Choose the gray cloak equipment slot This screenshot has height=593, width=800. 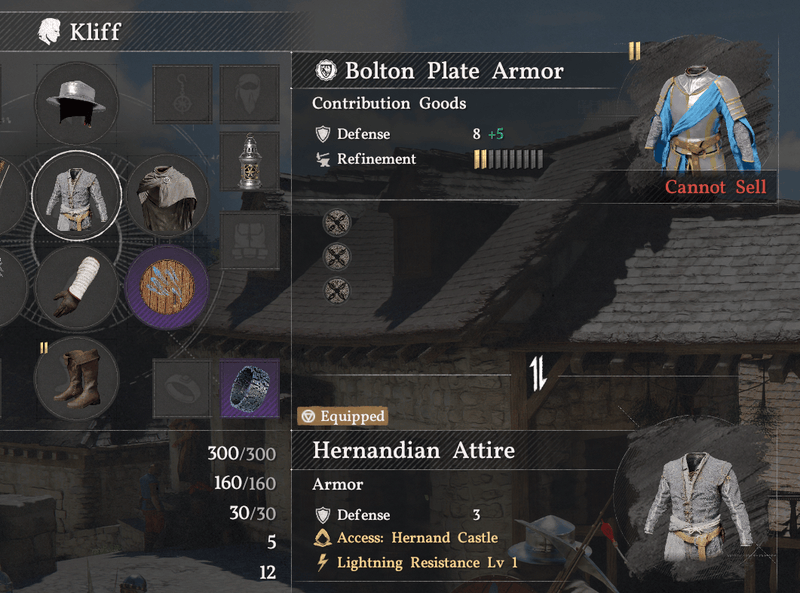click(x=166, y=195)
